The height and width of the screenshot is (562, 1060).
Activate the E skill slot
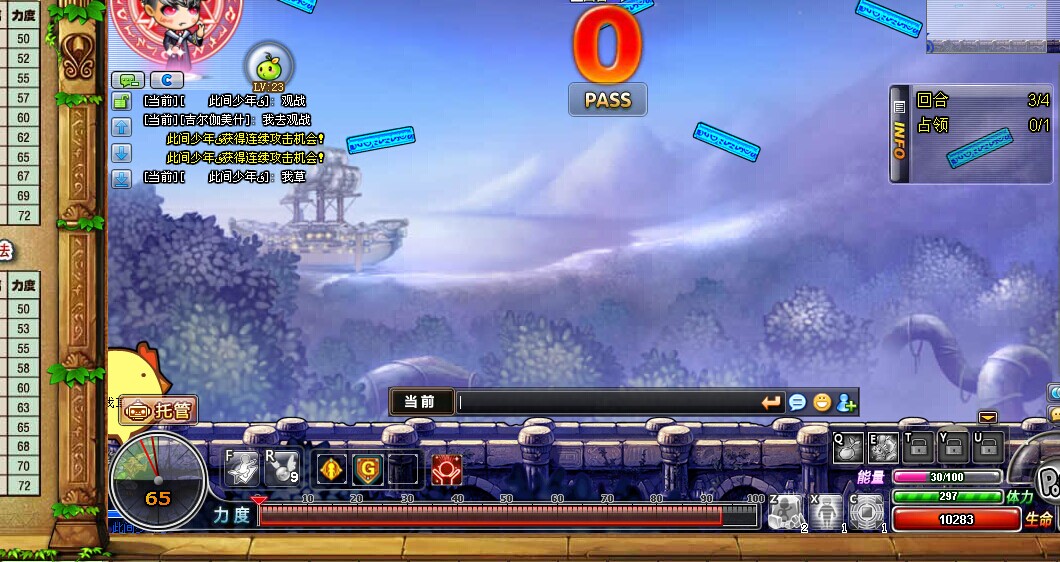pyautogui.click(x=884, y=449)
